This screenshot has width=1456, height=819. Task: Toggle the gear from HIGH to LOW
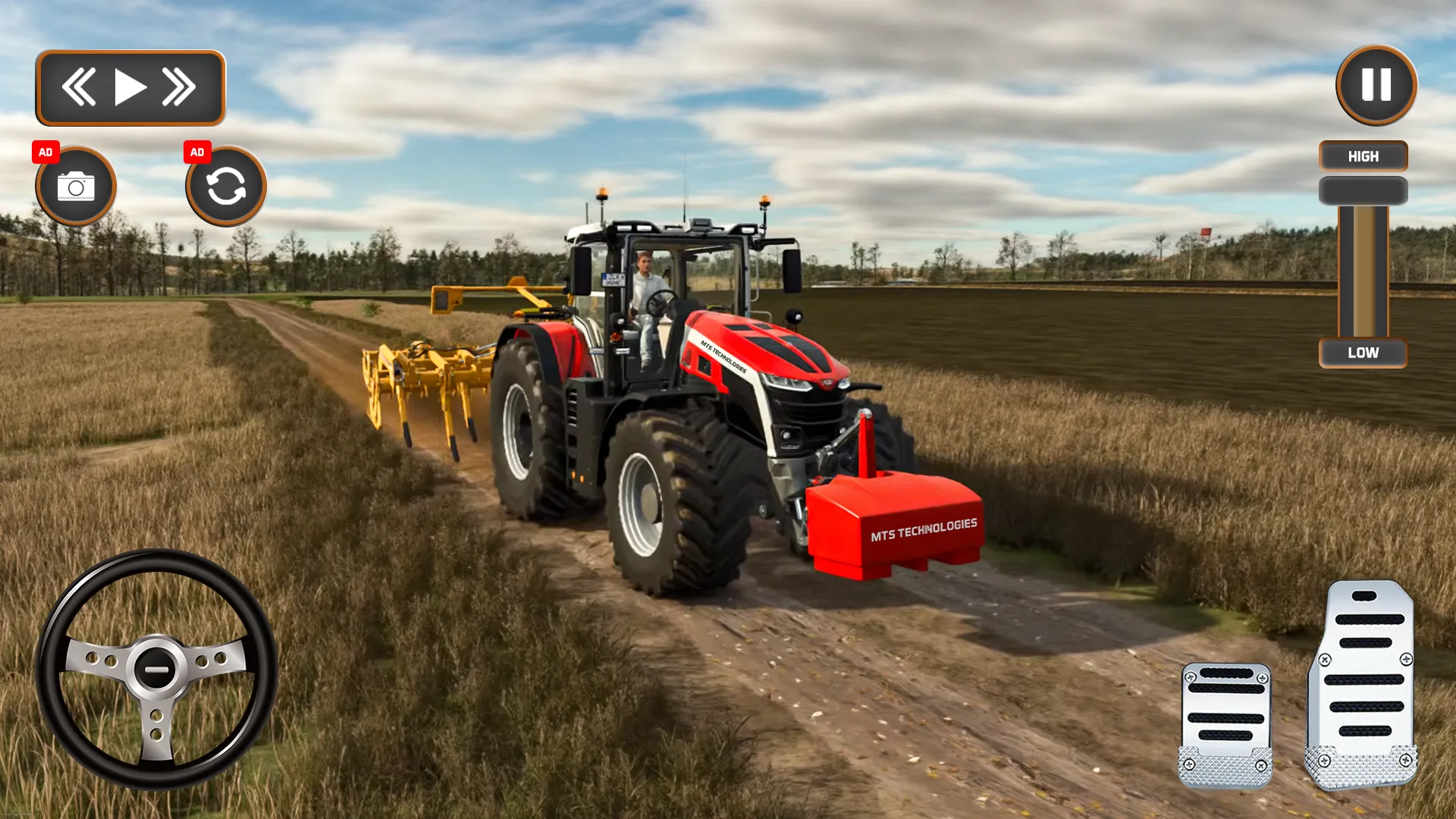click(x=1362, y=352)
